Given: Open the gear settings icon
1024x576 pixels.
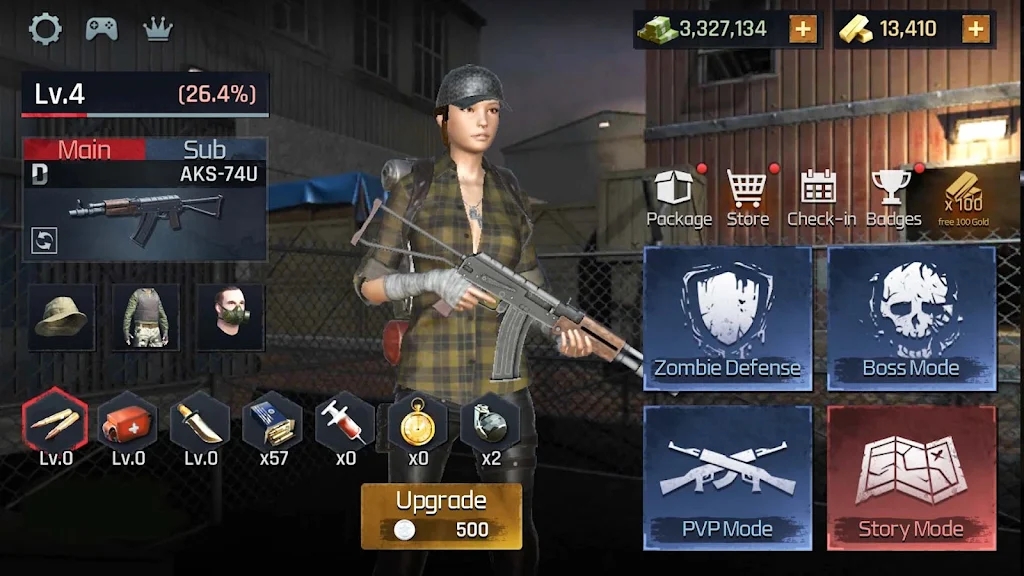Looking at the screenshot, I should pos(45,29).
